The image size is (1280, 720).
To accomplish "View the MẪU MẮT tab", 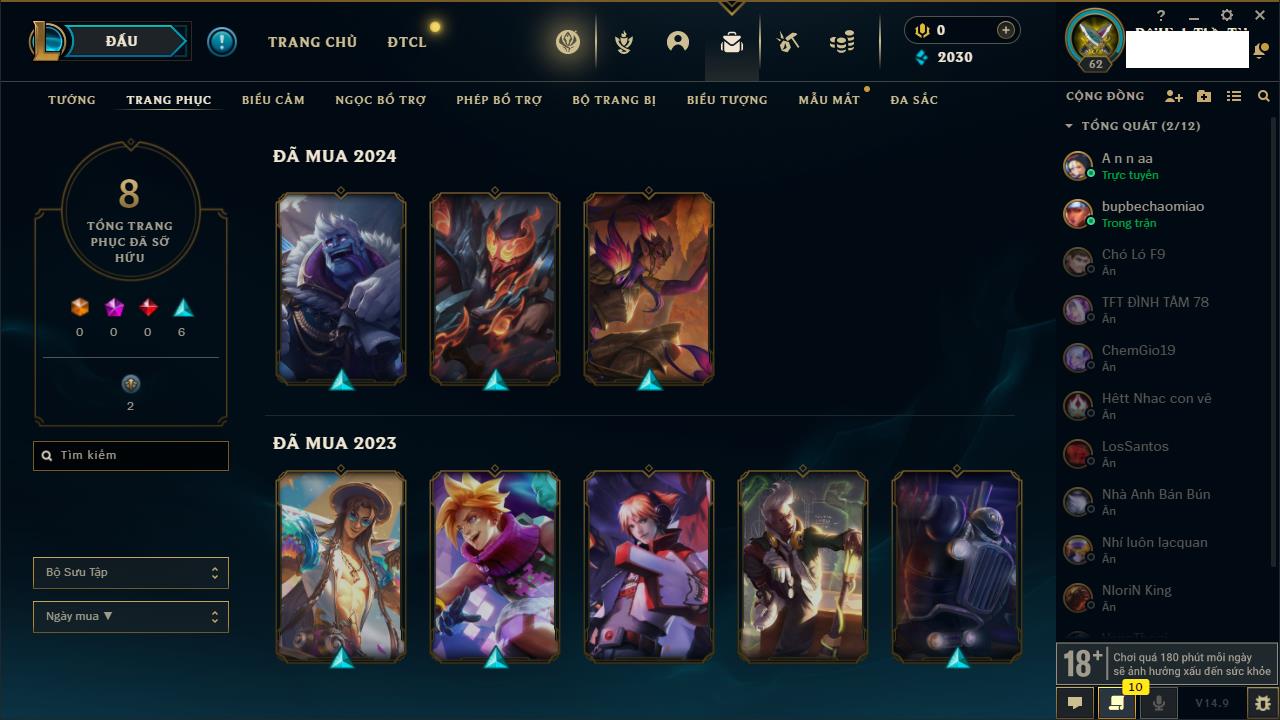I will tap(829, 100).
